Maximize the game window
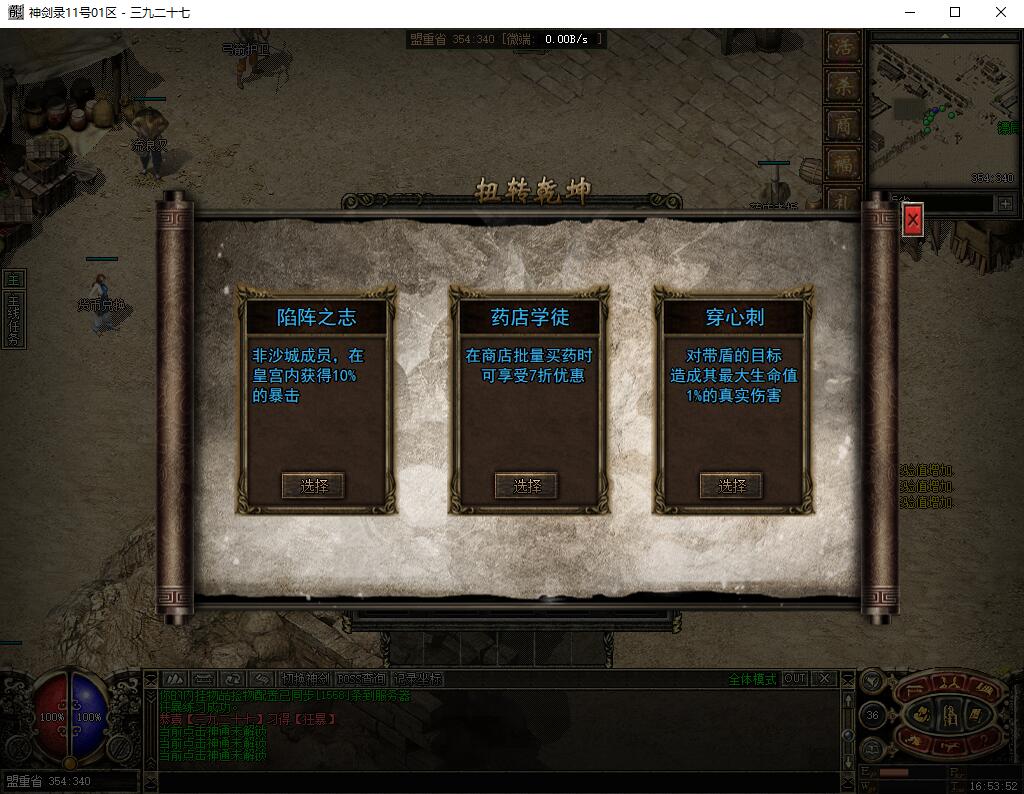 click(955, 13)
